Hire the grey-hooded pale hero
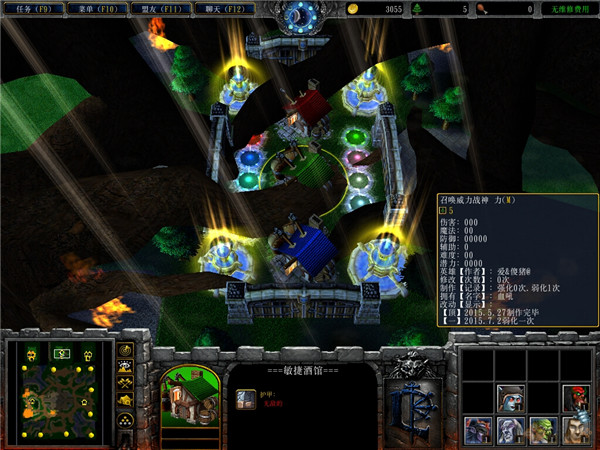Screen dimensions: 600x450 (x=509, y=398)
